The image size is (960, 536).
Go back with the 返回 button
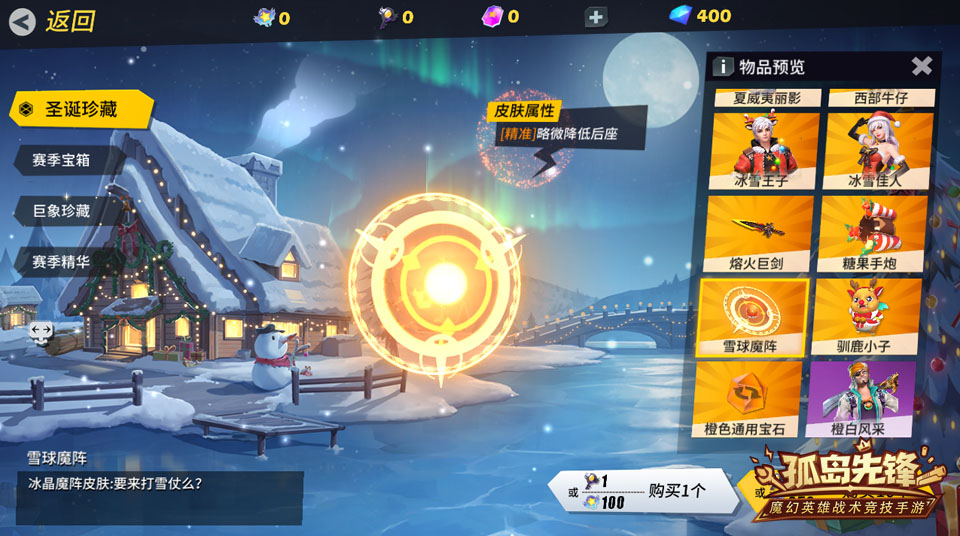[55, 20]
